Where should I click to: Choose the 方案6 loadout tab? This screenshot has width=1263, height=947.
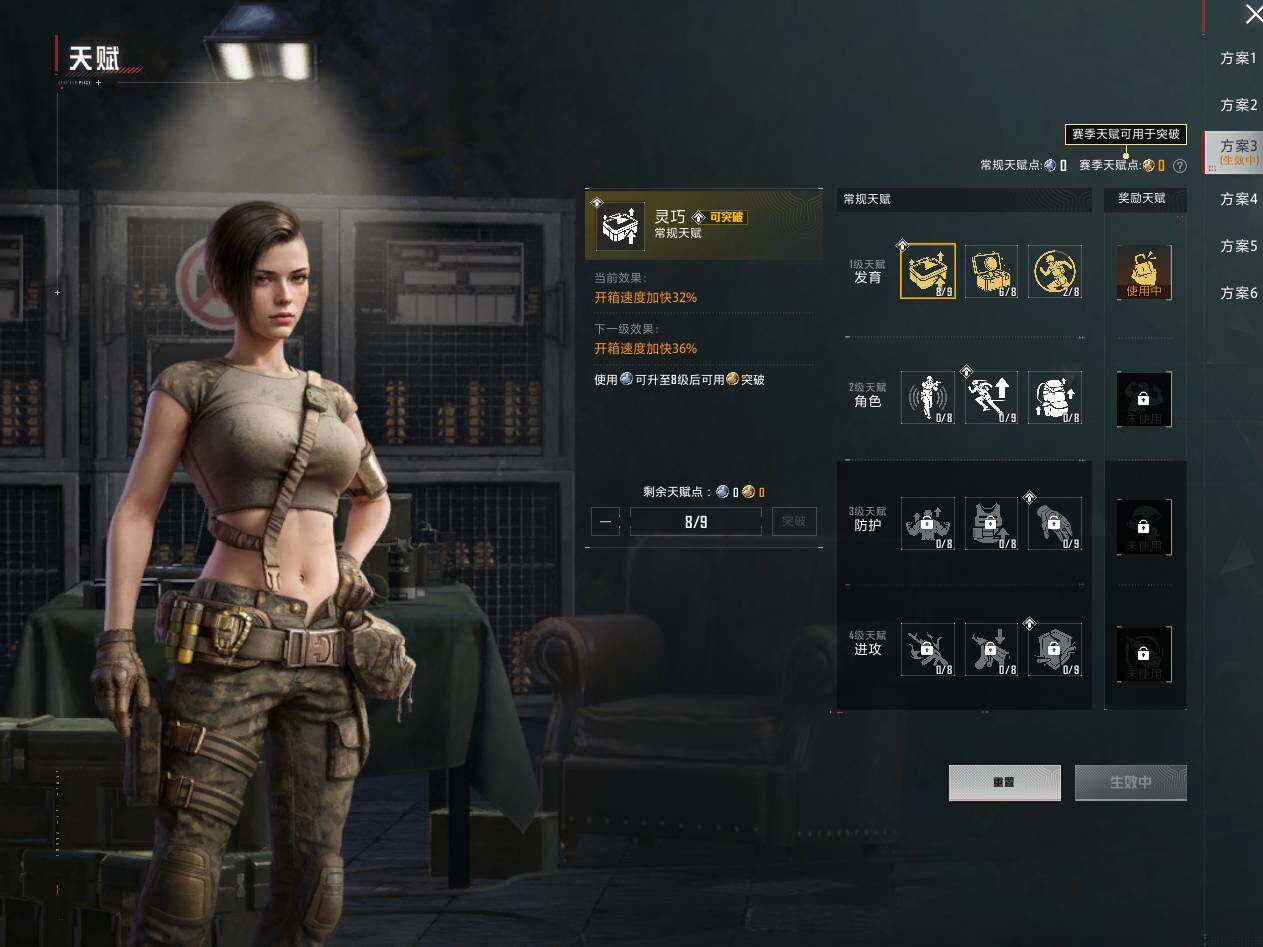(1238, 293)
